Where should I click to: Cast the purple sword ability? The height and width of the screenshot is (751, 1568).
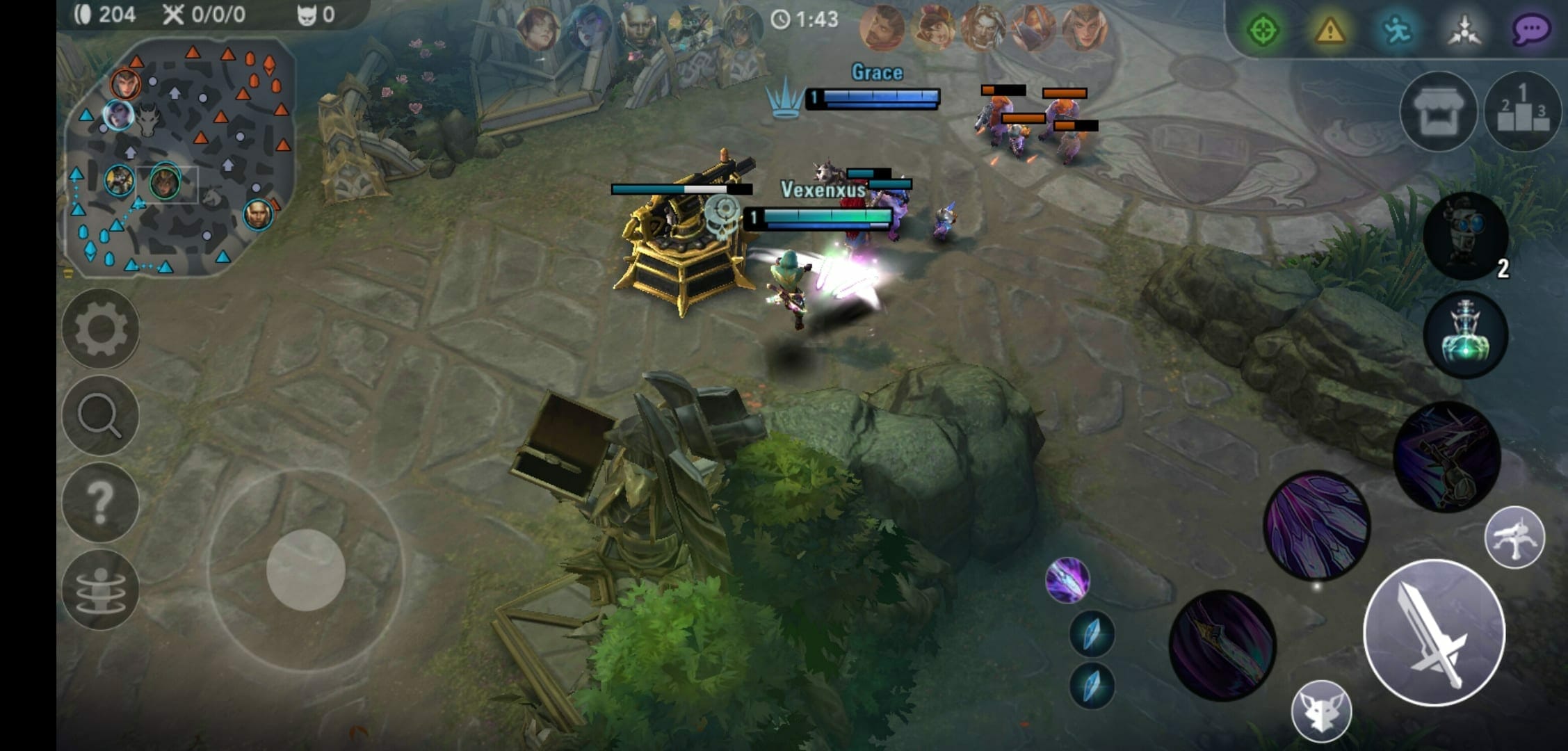[1222, 645]
